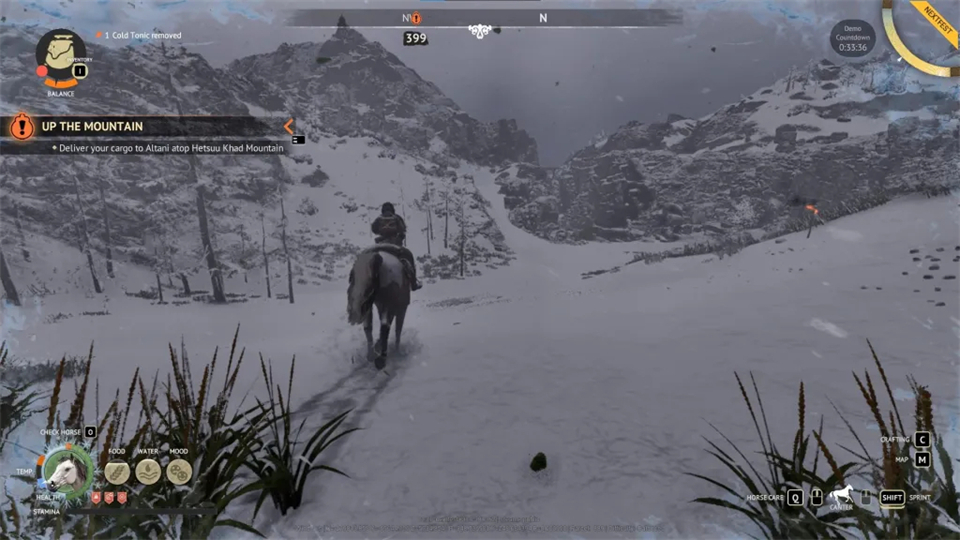Click the orange quest exclamation badge
This screenshot has height=540, width=960.
(x=21, y=126)
